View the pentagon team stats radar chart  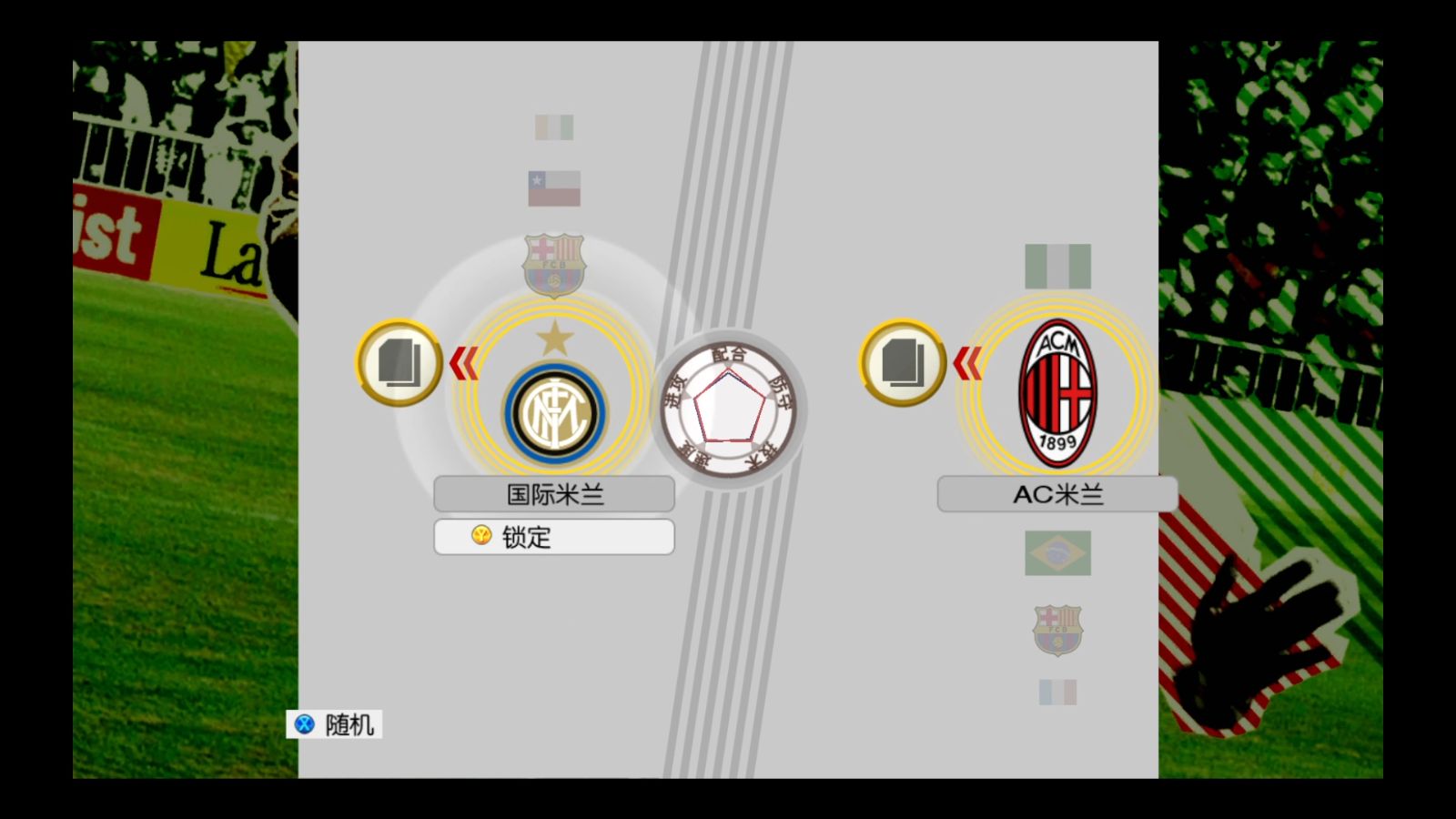[x=727, y=411]
